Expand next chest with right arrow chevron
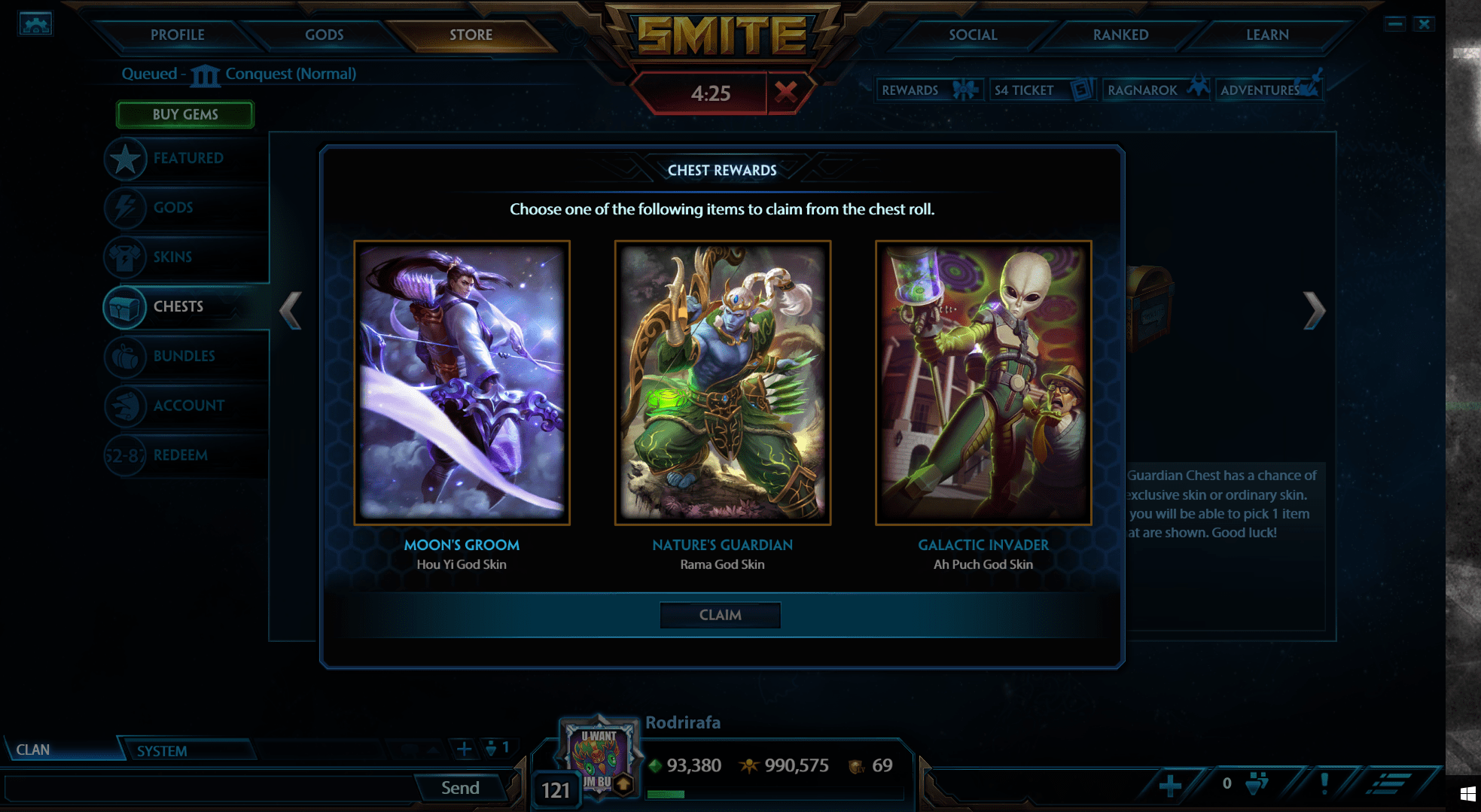 tap(1315, 309)
